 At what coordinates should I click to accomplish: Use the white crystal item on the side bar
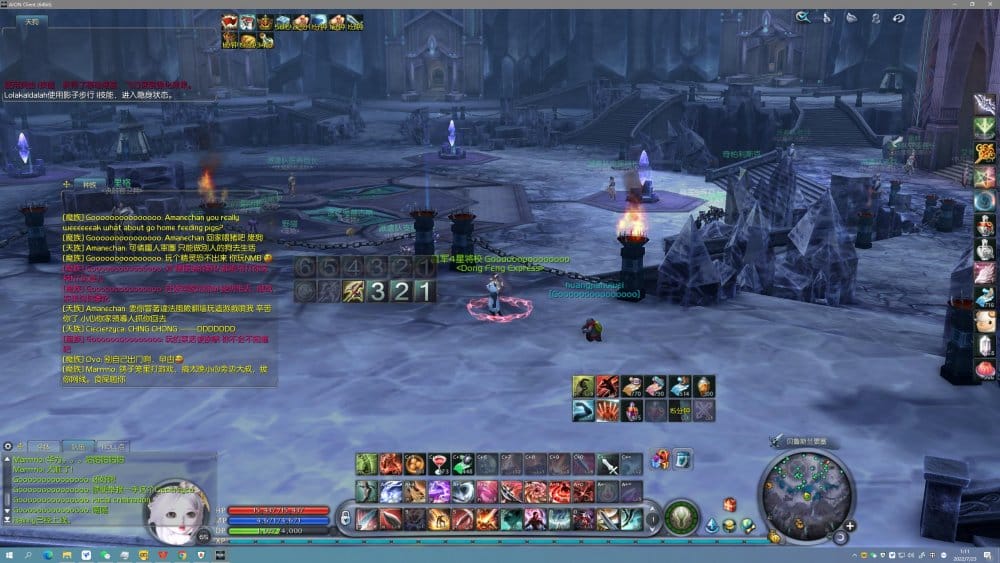tap(986, 346)
